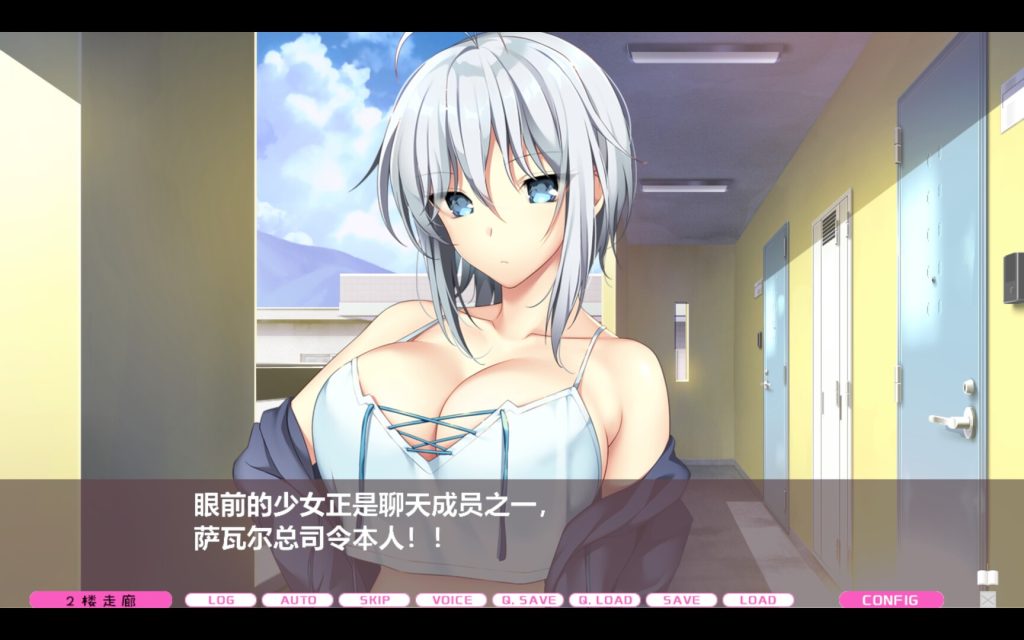Click the Q.LOAD quick load button
Viewport: 1024px width, 640px height.
coord(605,600)
